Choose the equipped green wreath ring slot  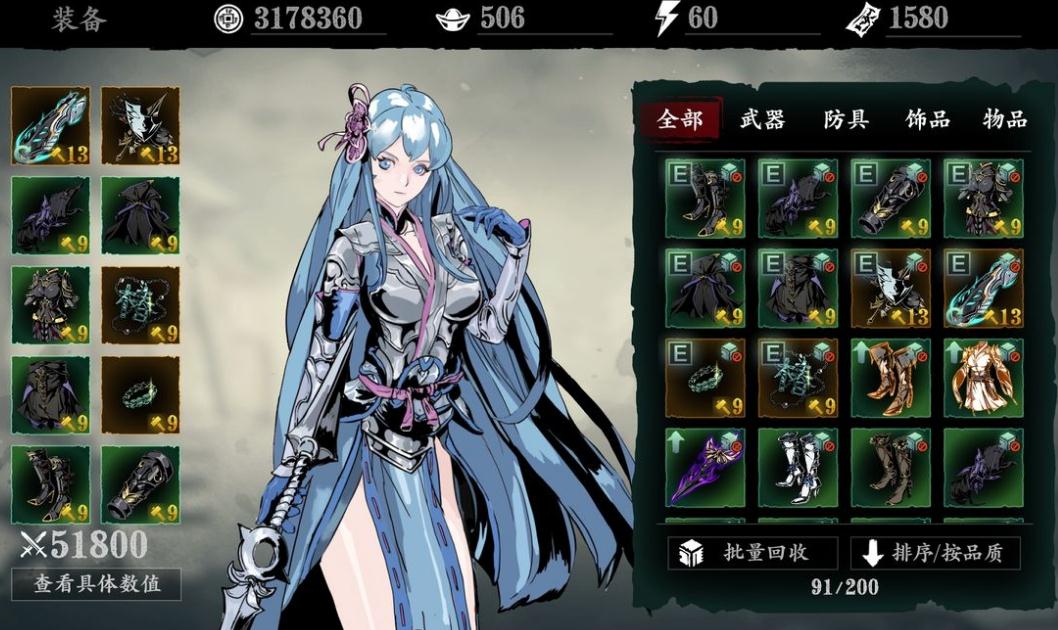[140, 395]
